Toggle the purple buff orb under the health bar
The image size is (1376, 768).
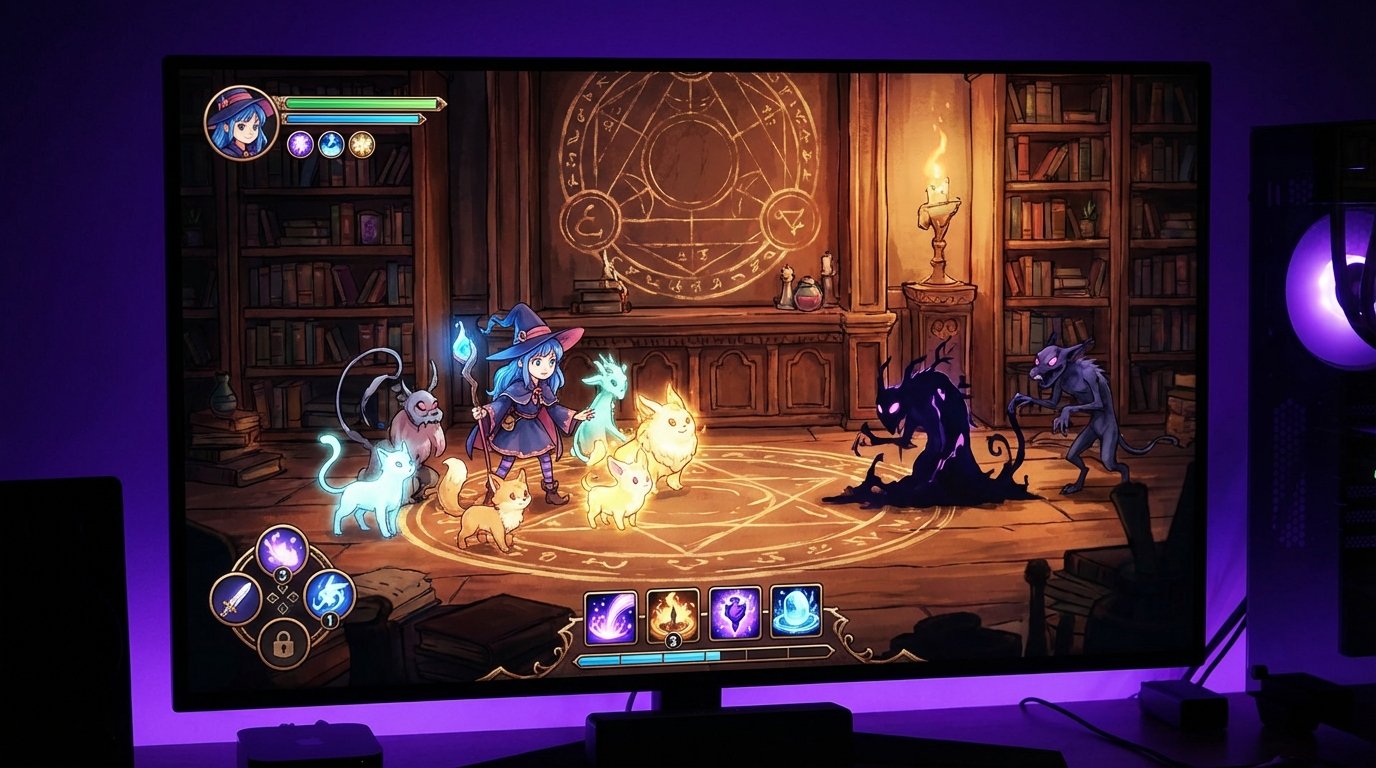pos(298,144)
